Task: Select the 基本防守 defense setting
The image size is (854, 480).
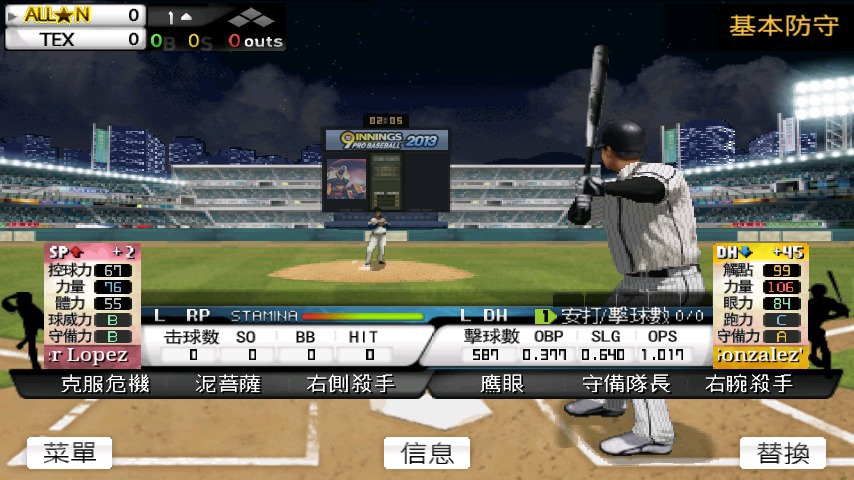Action: 783,26
